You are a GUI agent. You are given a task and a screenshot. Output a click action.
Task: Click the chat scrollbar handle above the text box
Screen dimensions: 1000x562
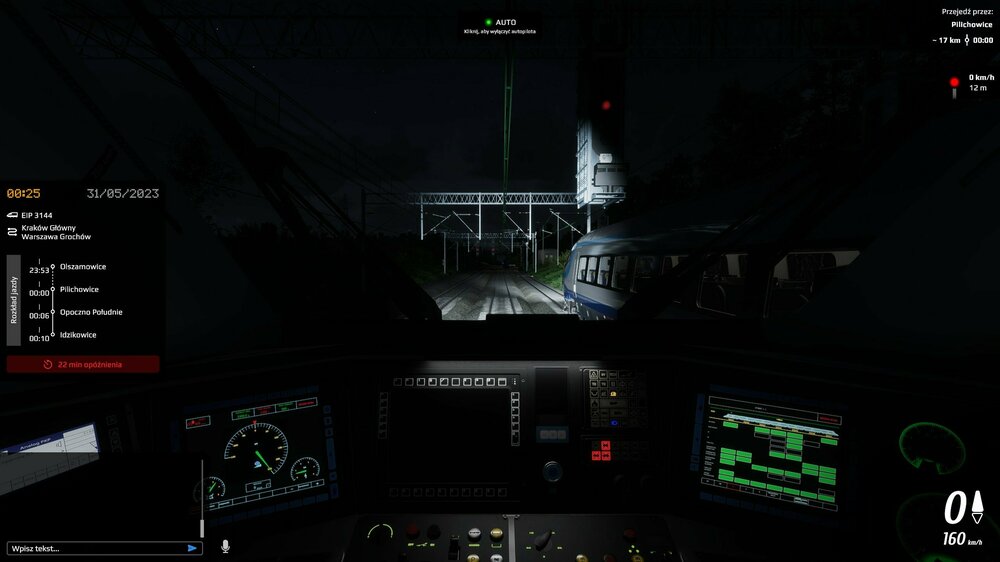(x=203, y=527)
